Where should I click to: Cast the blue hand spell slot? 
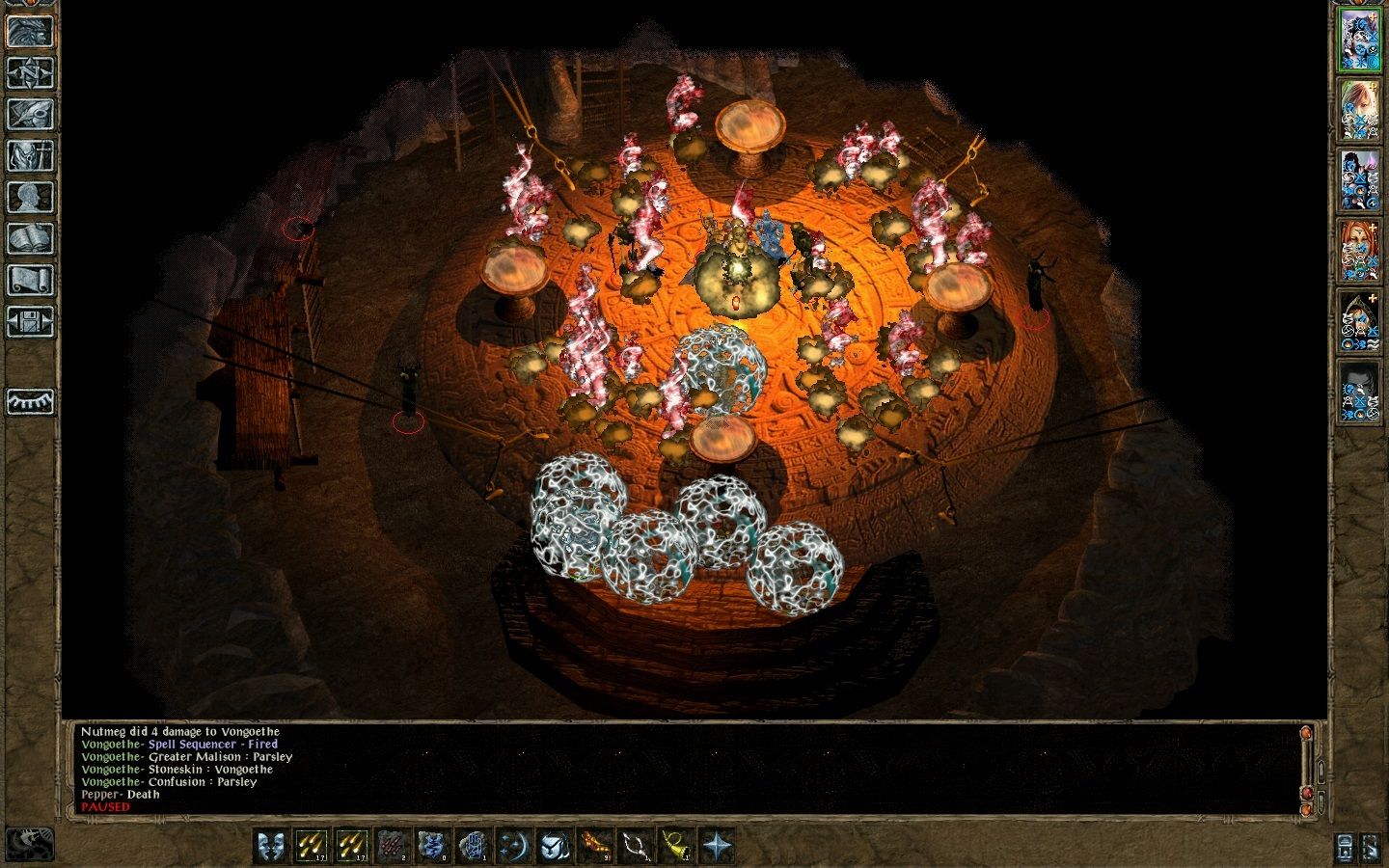point(472,846)
